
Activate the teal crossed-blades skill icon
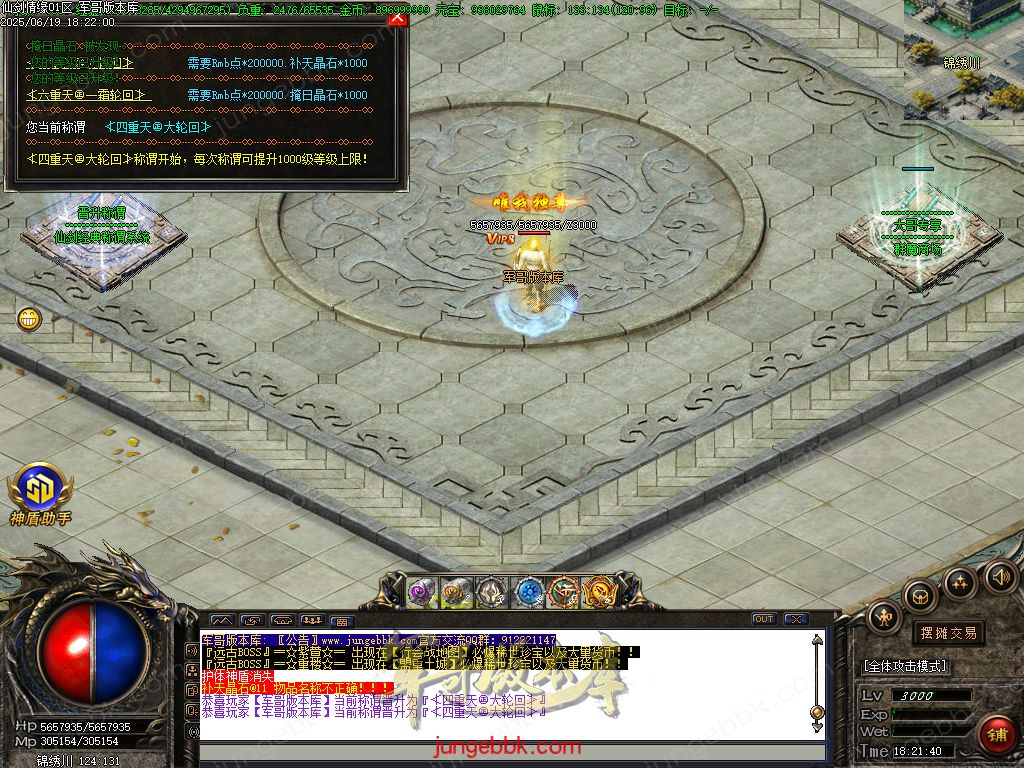[x=565, y=592]
